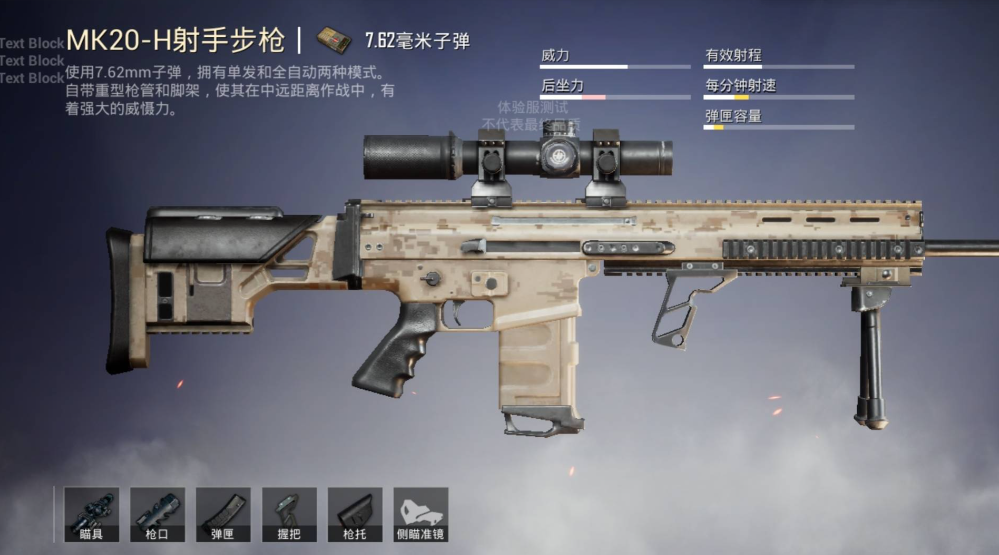Show the 枪托 stock attachment slot
The width and height of the screenshot is (999, 555).
(355, 513)
